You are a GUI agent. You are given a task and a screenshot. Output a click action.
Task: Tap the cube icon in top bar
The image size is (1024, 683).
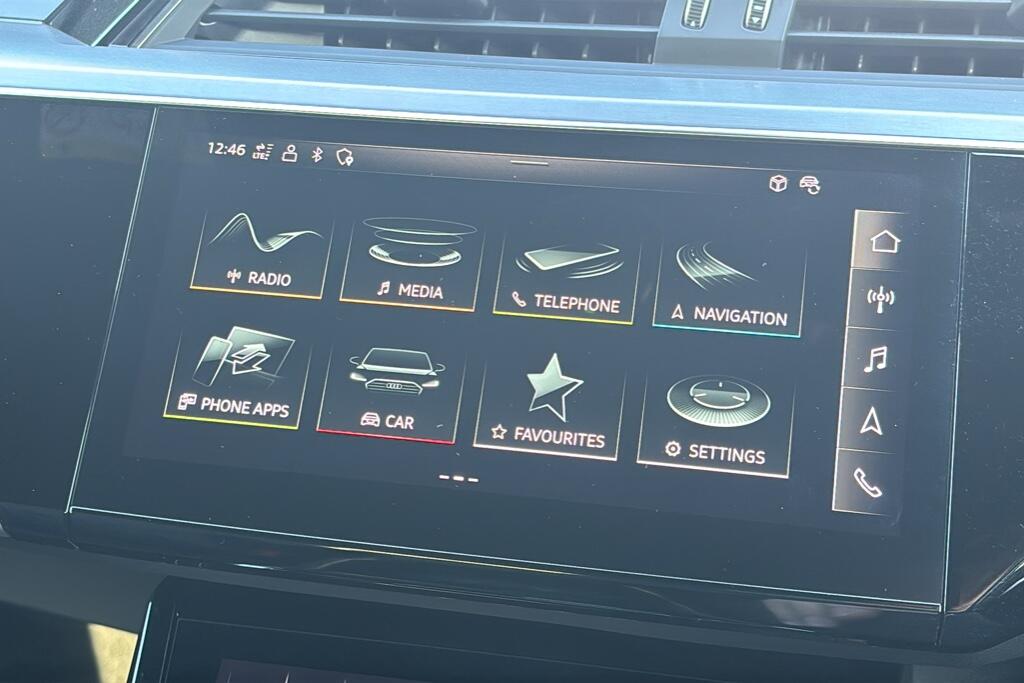click(777, 183)
